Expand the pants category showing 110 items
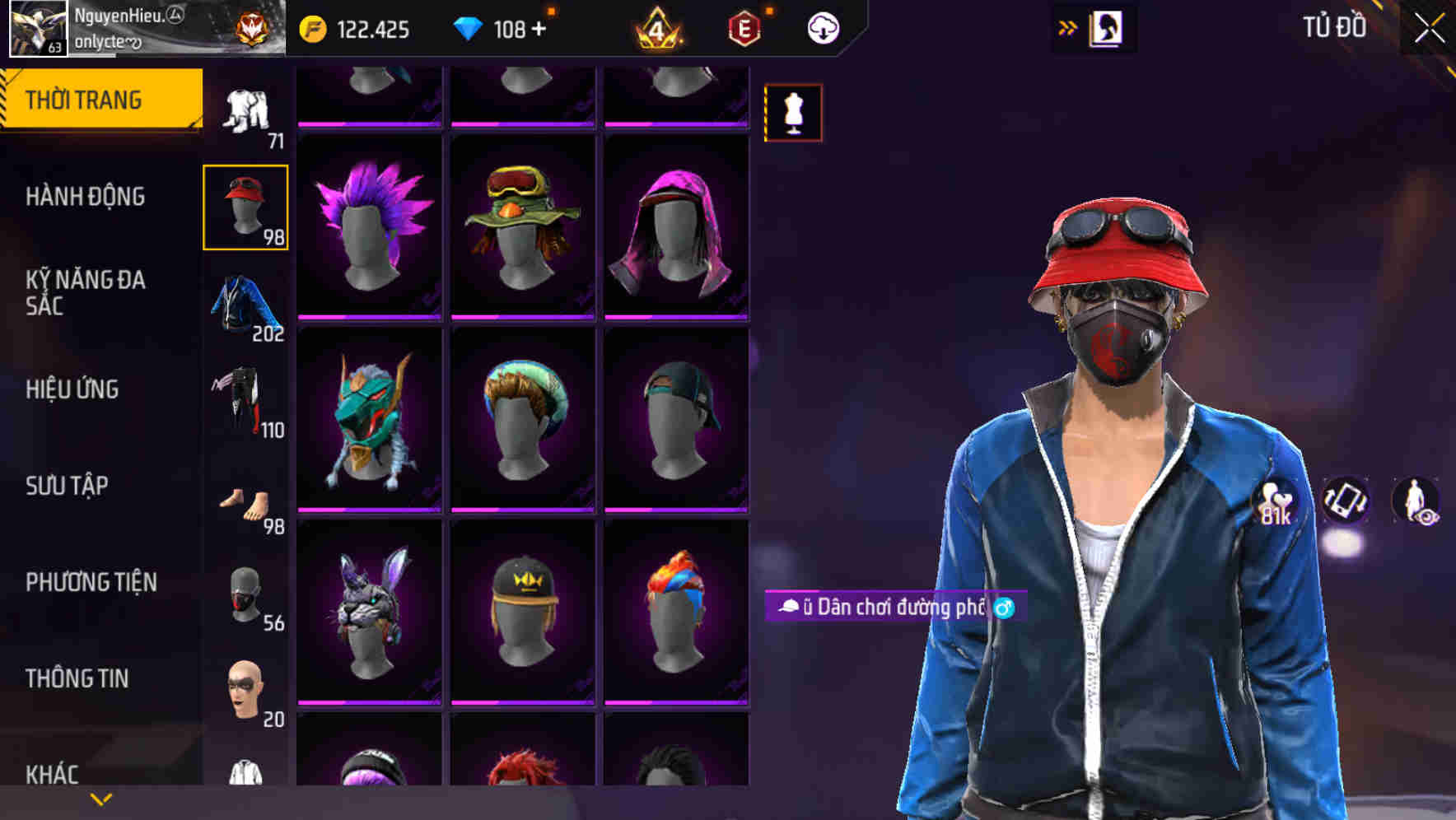The width and height of the screenshot is (1456, 820). pos(245,401)
